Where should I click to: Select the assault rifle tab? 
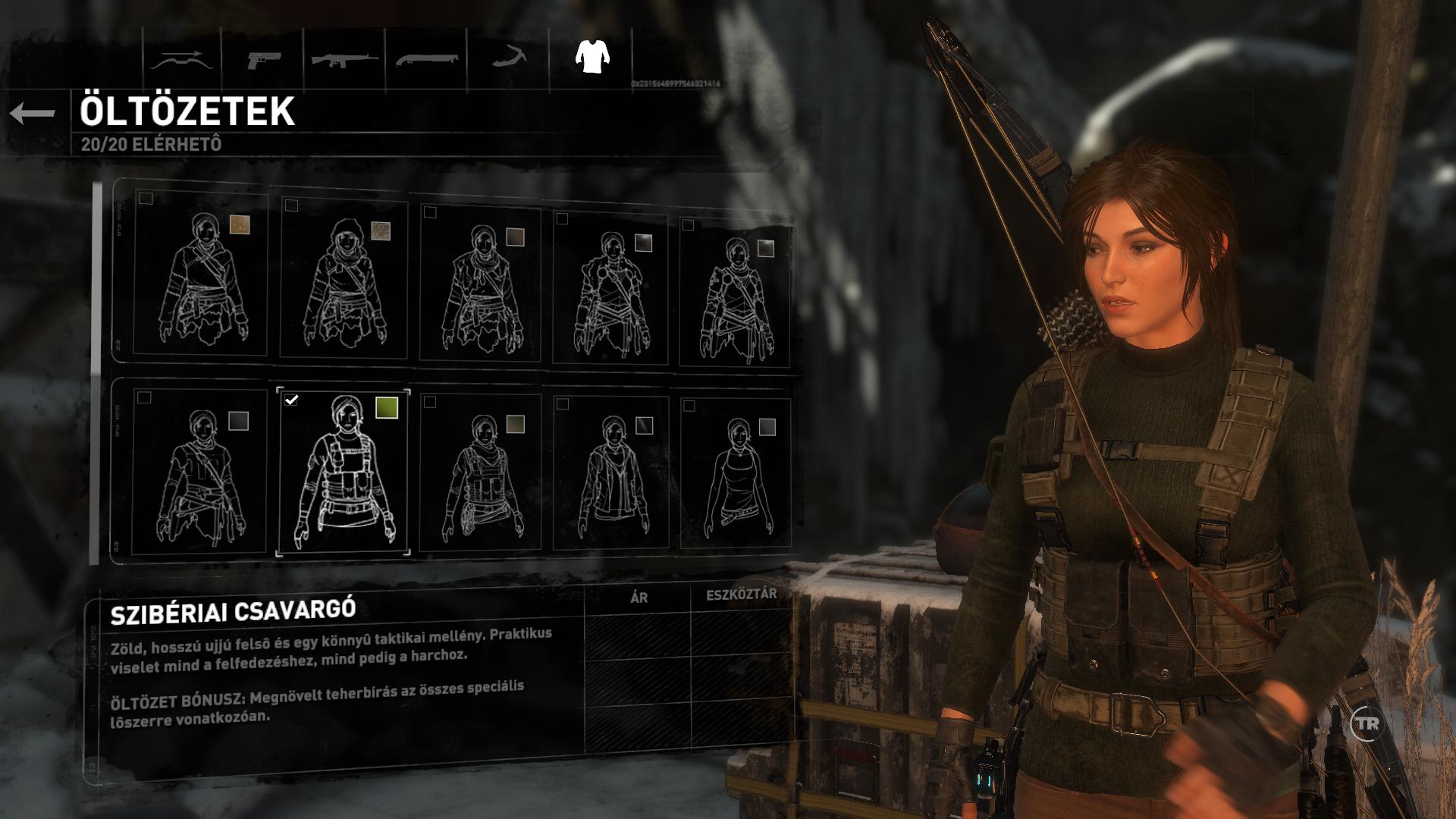[345, 59]
